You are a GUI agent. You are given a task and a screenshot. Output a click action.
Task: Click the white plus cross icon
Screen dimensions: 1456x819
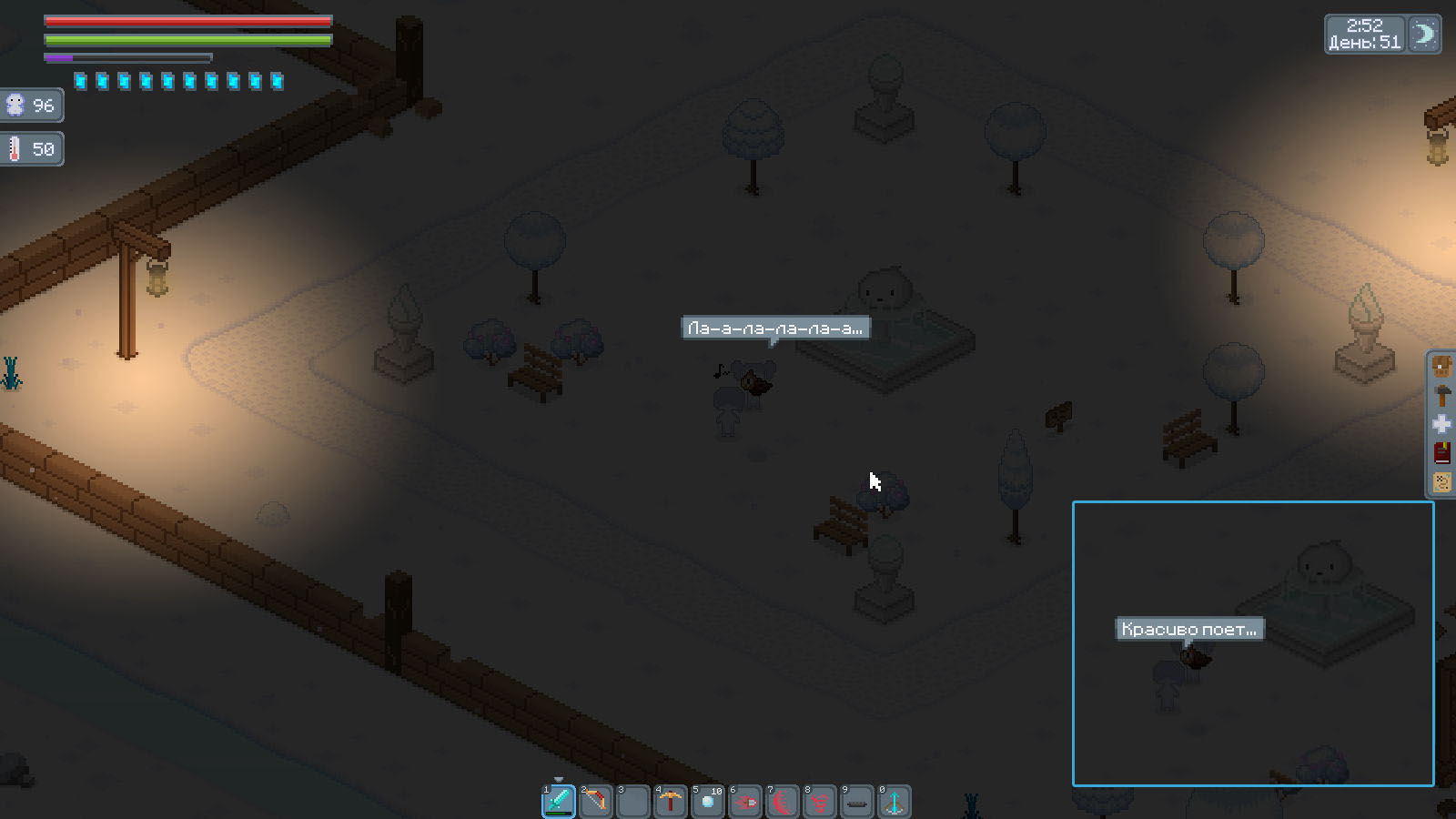[1442, 425]
